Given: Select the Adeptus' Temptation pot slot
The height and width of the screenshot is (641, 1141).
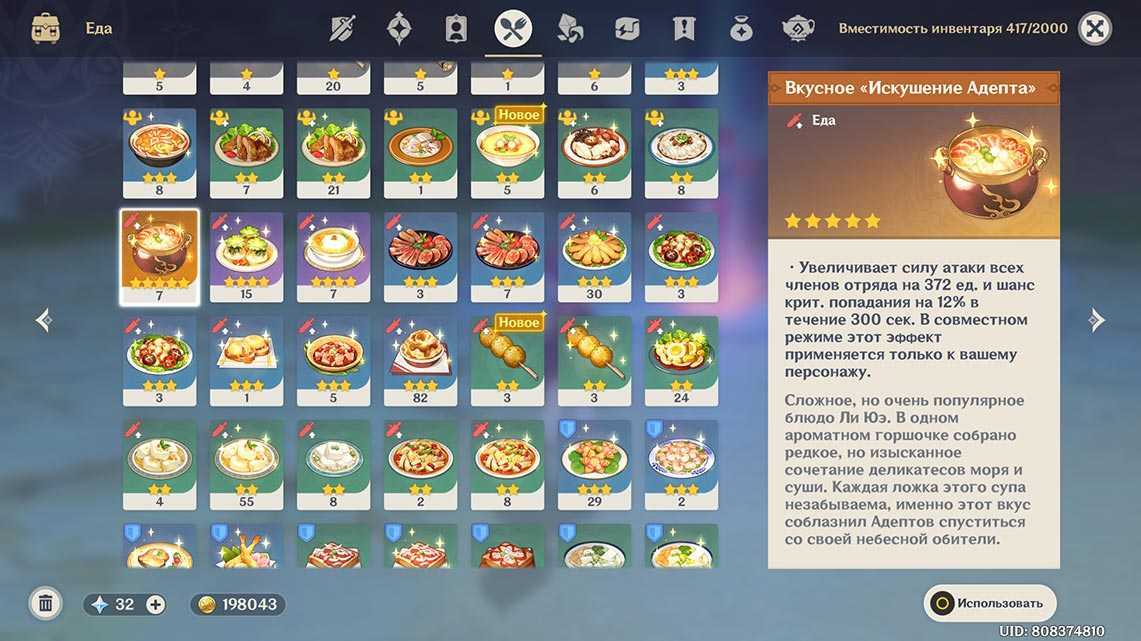Looking at the screenshot, I should pos(159,257).
